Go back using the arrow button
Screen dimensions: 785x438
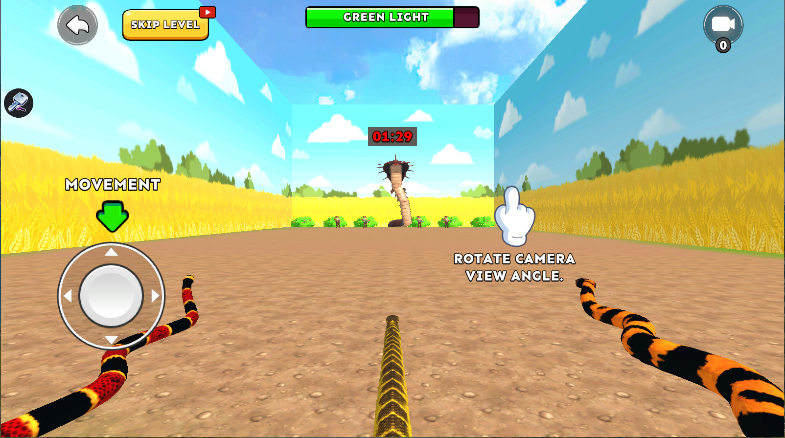point(78,25)
